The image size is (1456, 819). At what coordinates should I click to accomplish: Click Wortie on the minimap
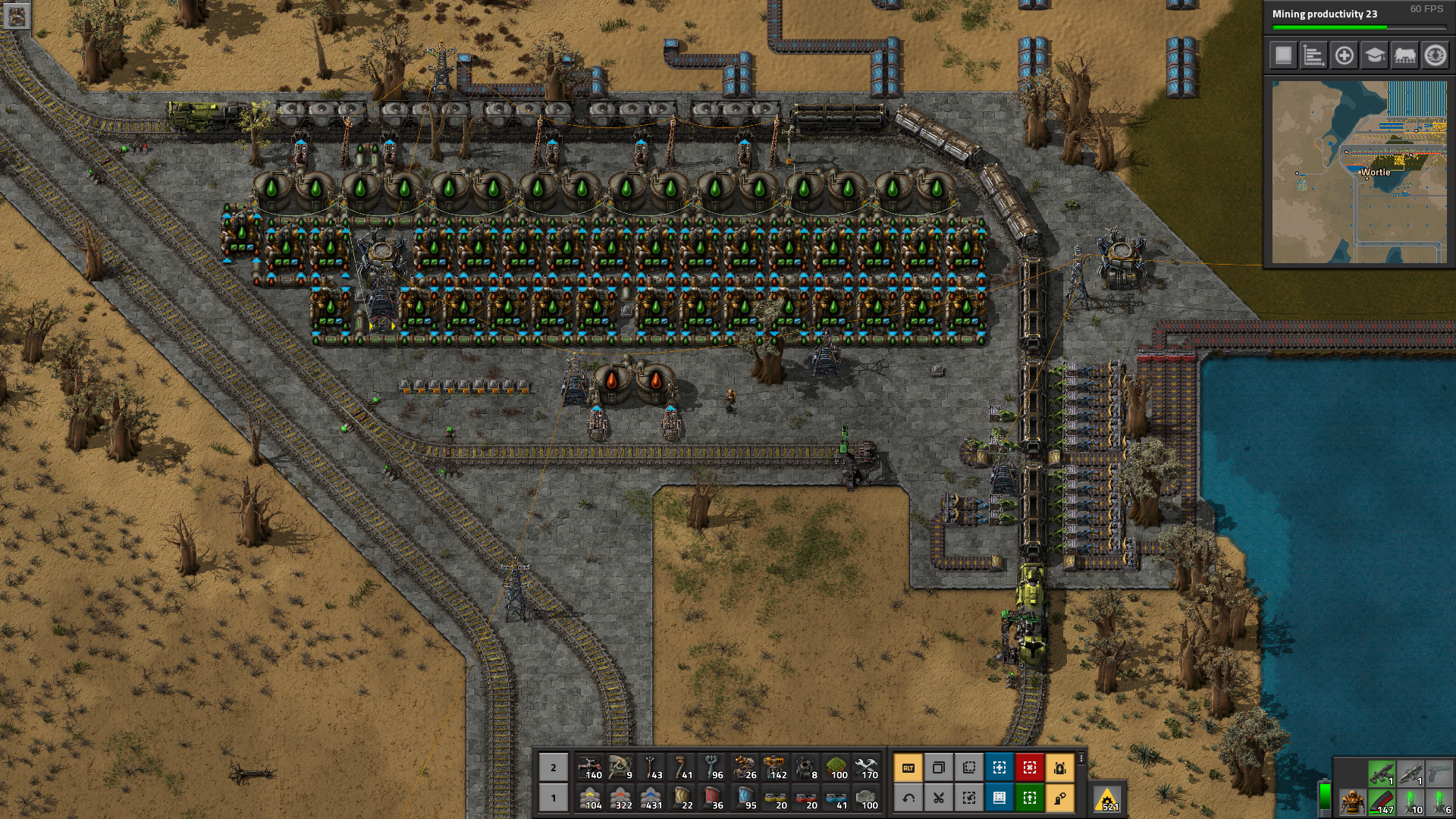[1375, 172]
